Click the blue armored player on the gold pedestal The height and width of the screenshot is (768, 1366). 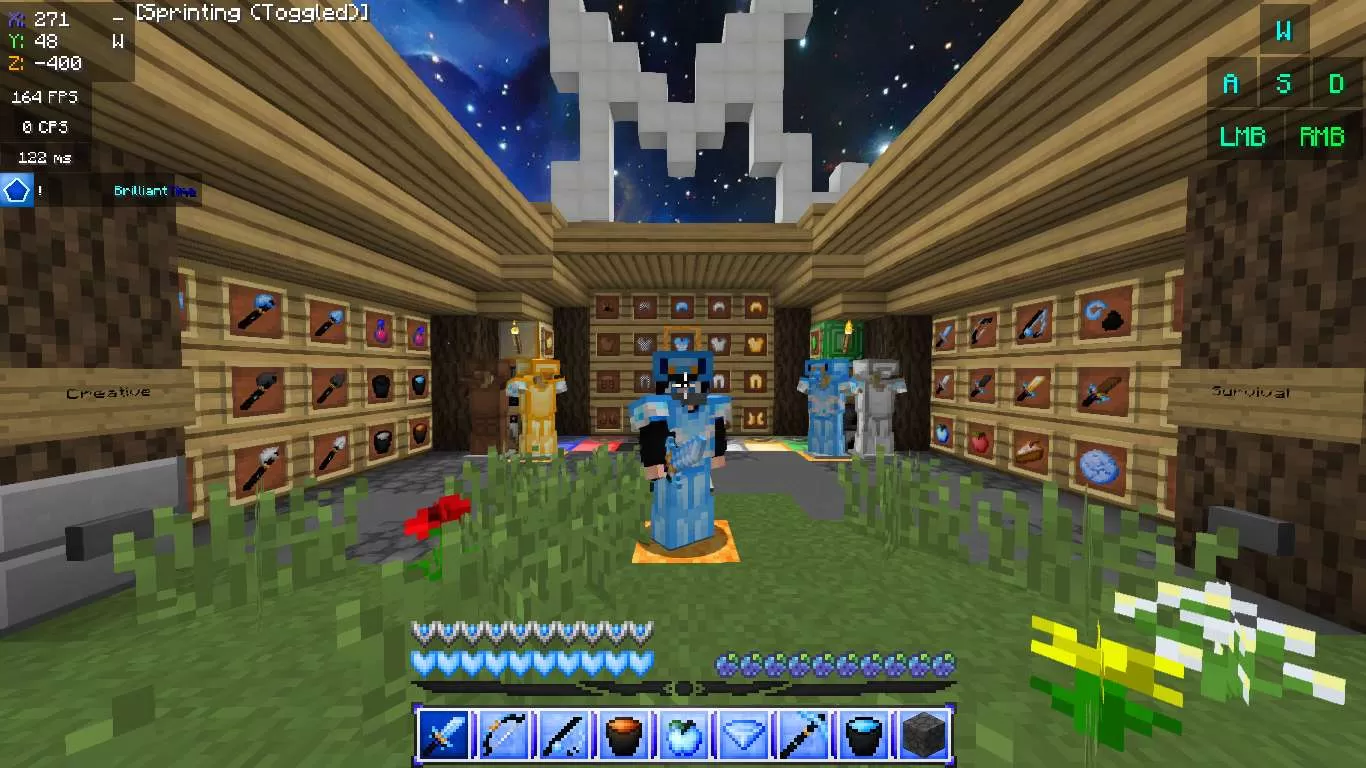[683, 450]
